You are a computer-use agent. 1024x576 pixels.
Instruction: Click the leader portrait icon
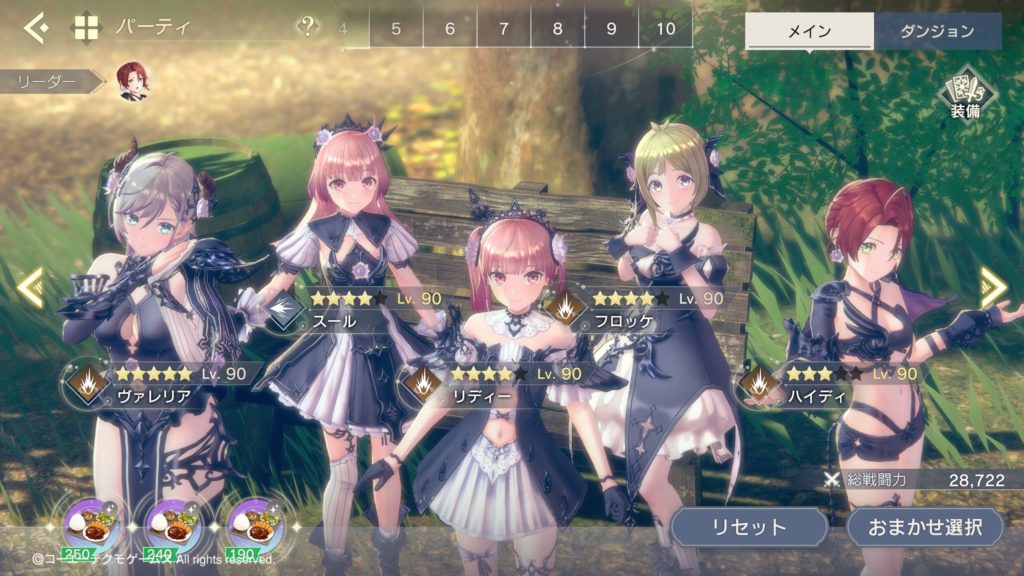point(132,81)
